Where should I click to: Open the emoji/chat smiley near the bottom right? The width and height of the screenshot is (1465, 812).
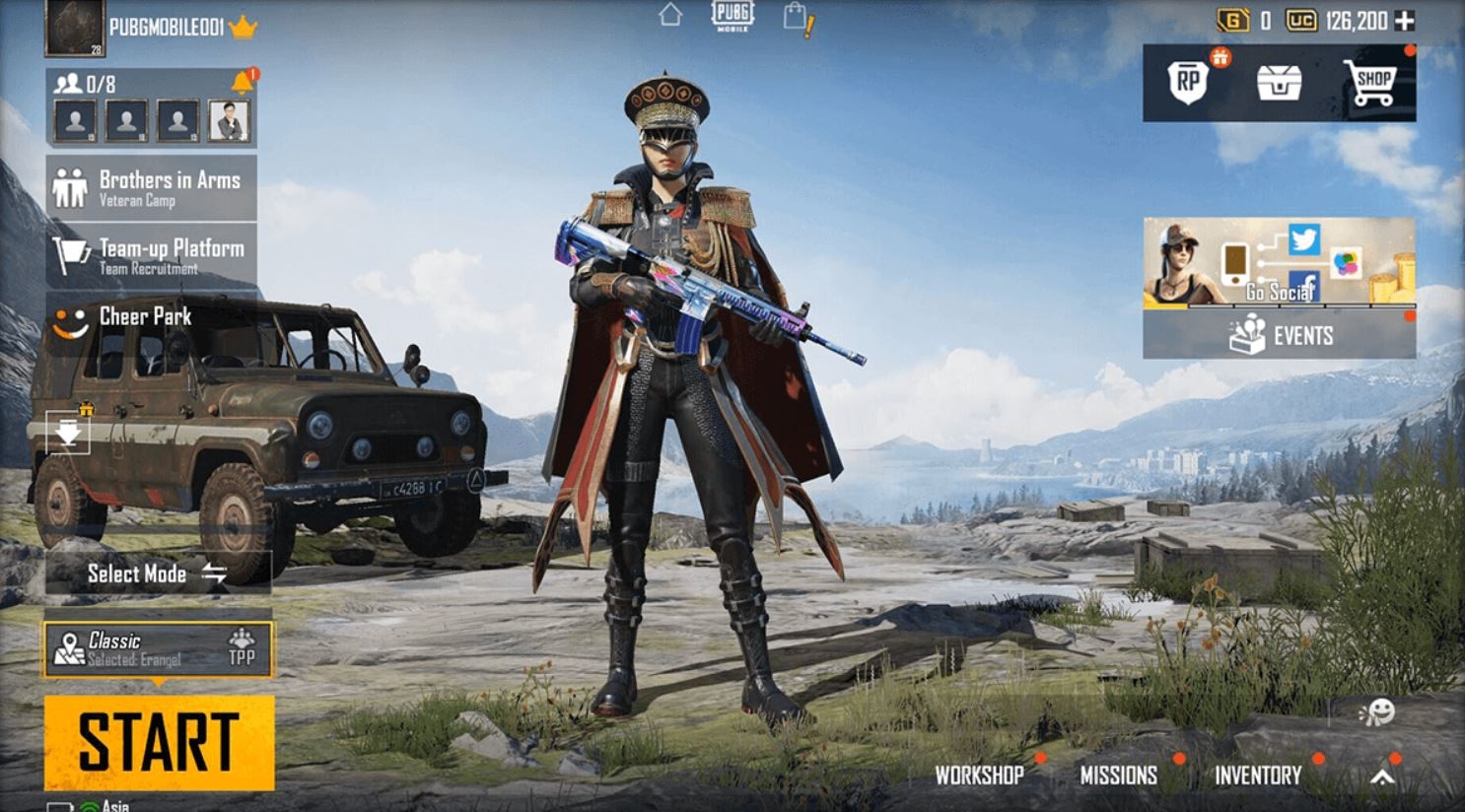(x=1382, y=711)
